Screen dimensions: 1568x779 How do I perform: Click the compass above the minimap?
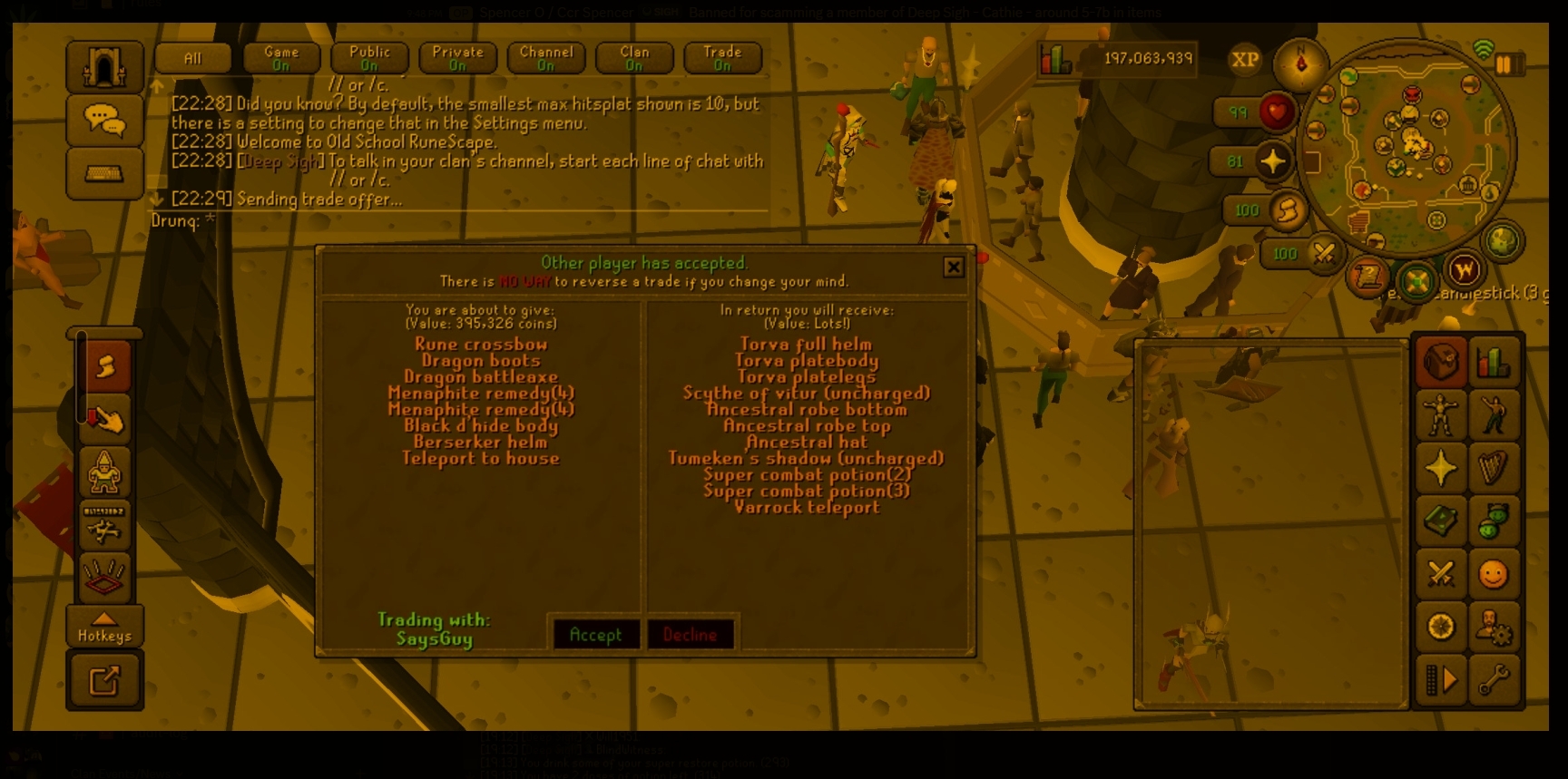tap(1300, 63)
